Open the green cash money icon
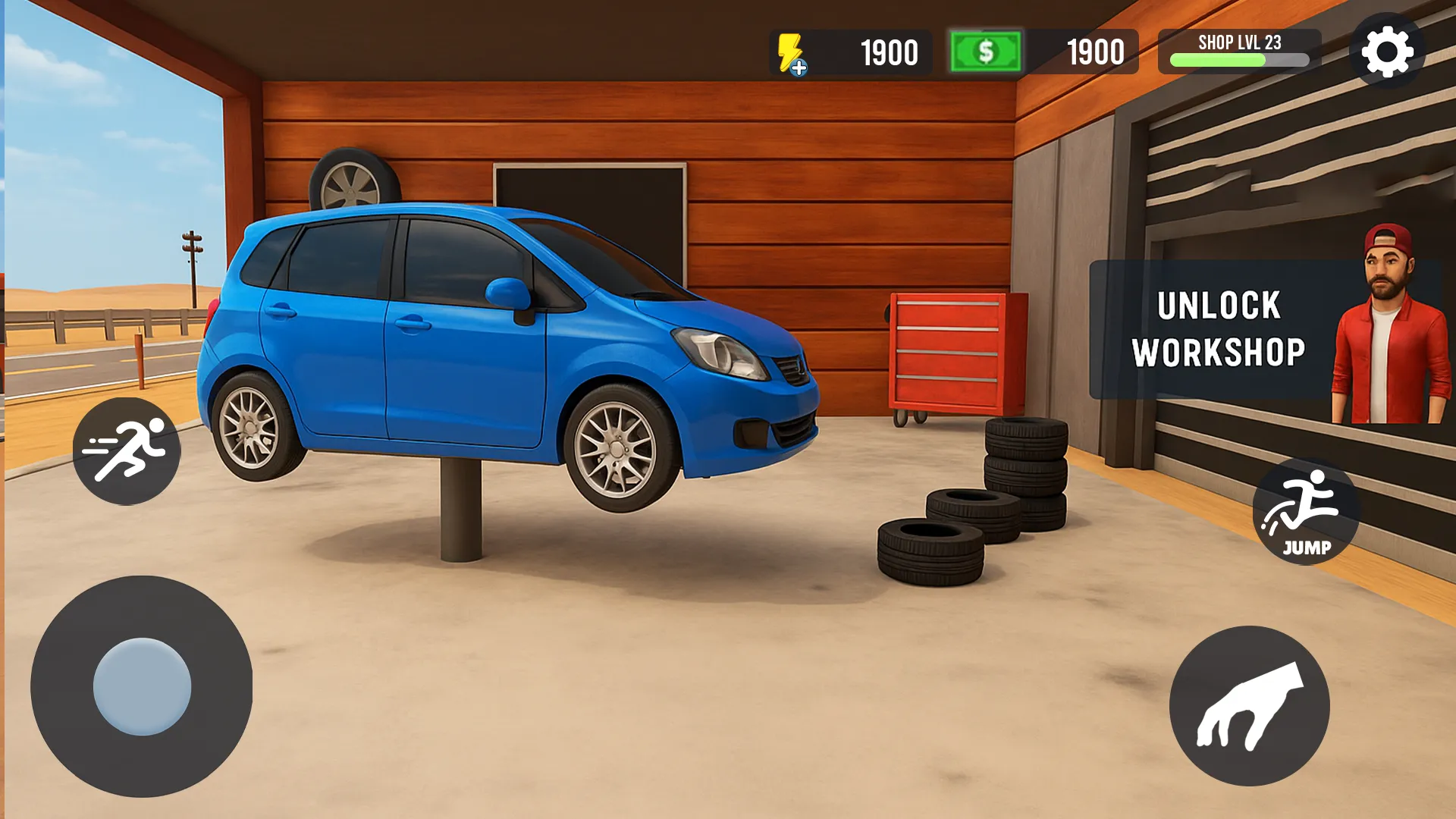 pyautogui.click(x=985, y=52)
